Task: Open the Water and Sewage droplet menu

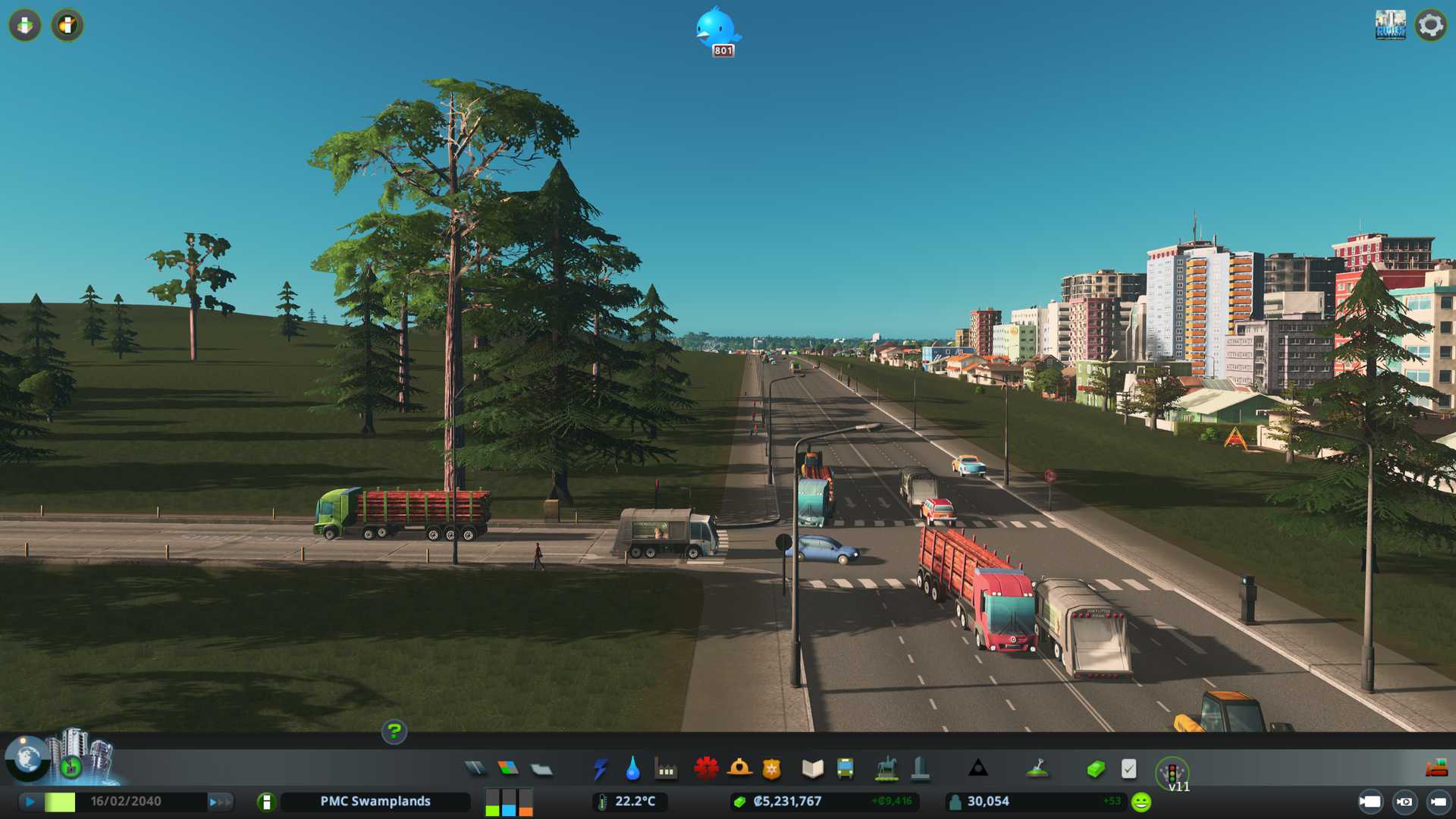Action: click(x=632, y=769)
